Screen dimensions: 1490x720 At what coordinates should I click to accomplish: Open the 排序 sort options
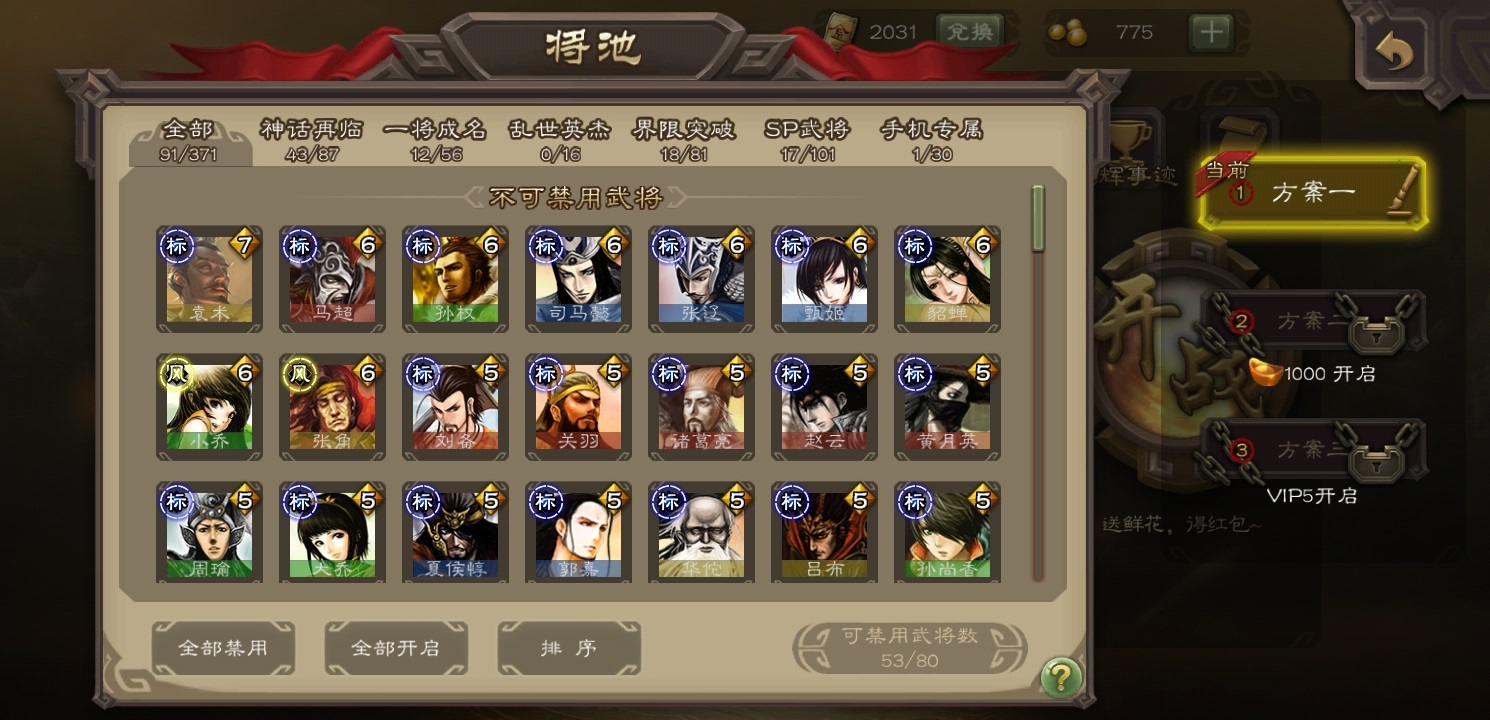coord(569,648)
